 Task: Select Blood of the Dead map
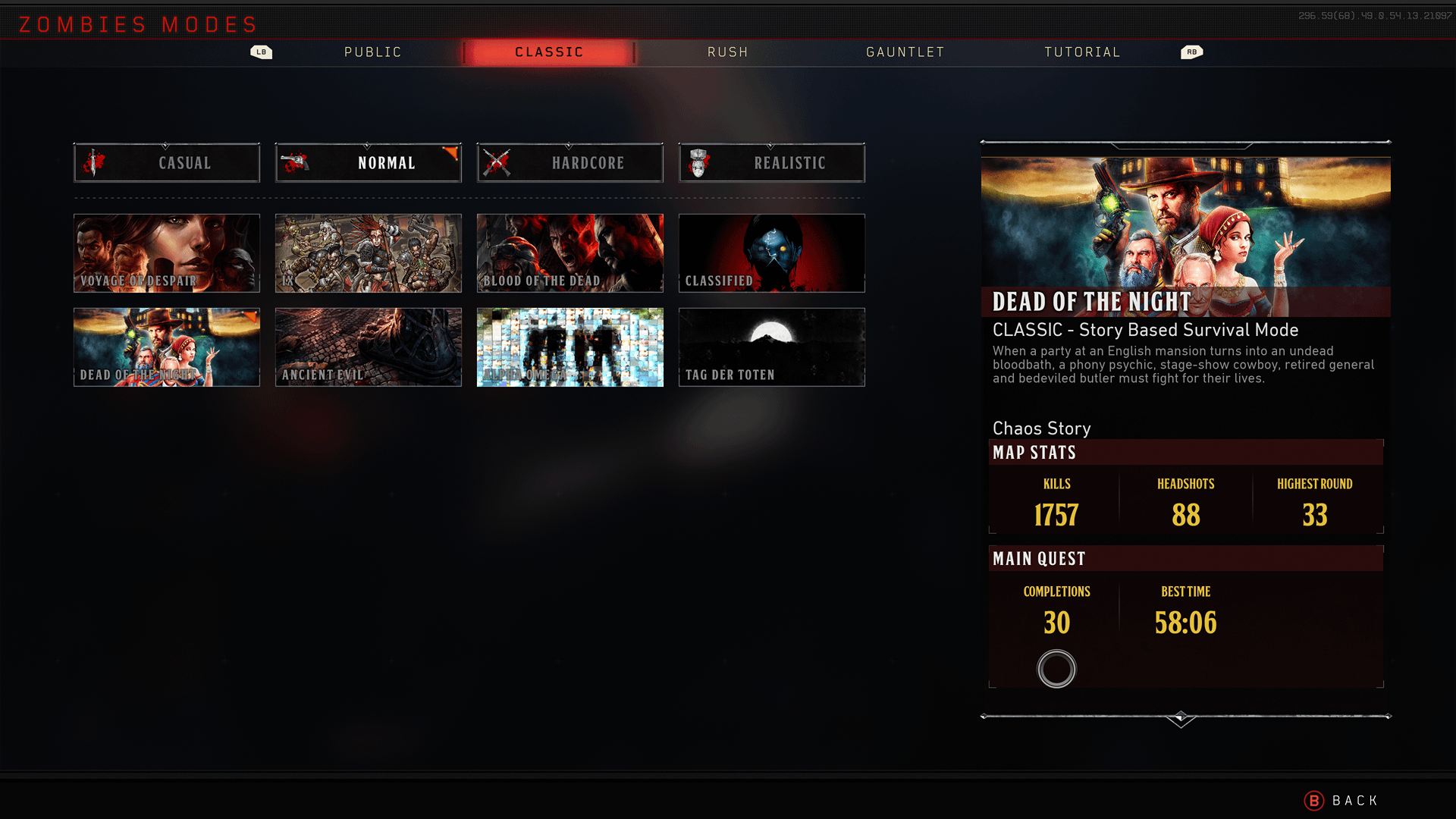click(570, 253)
